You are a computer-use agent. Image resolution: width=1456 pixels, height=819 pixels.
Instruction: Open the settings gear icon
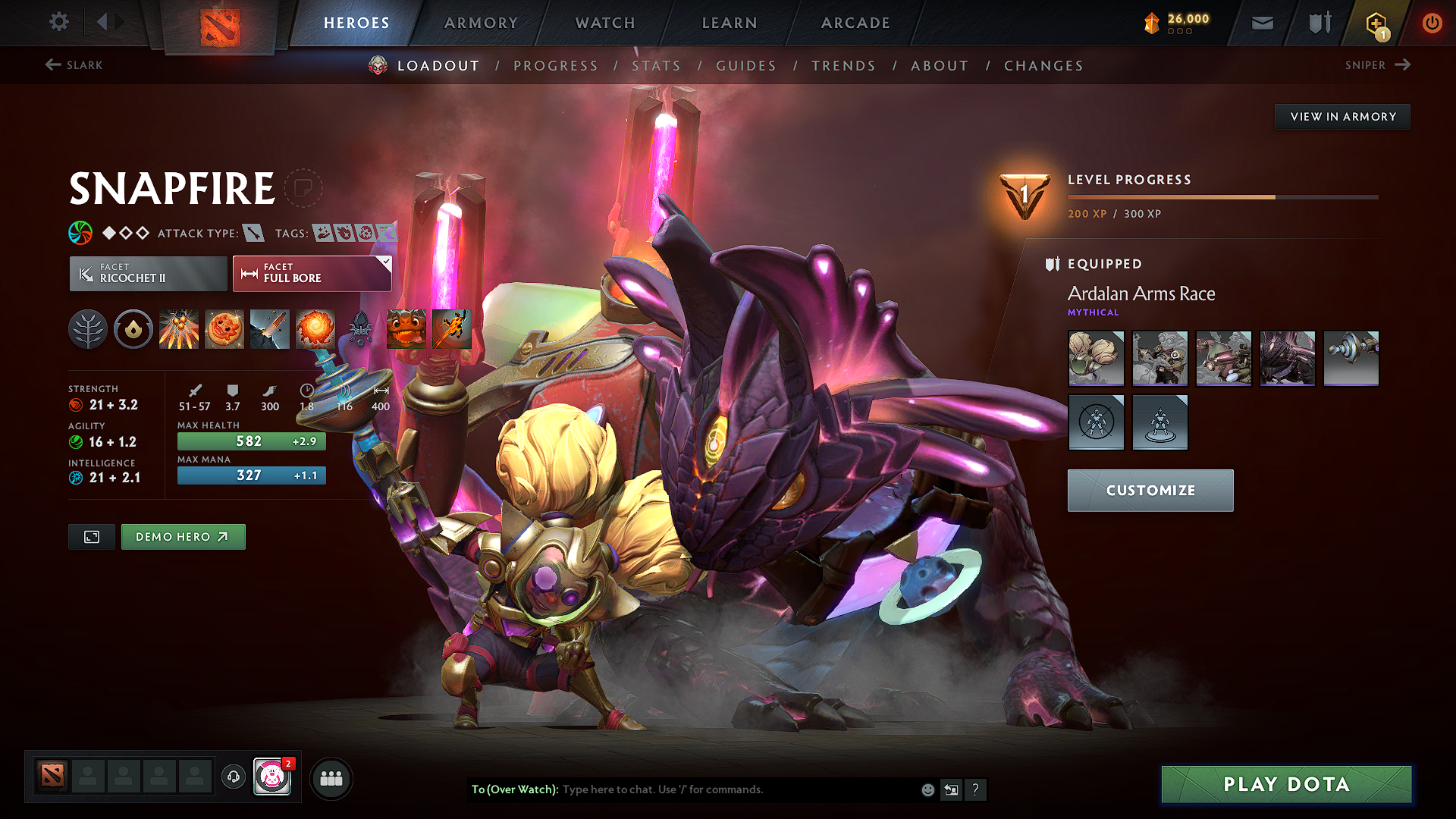(x=59, y=21)
